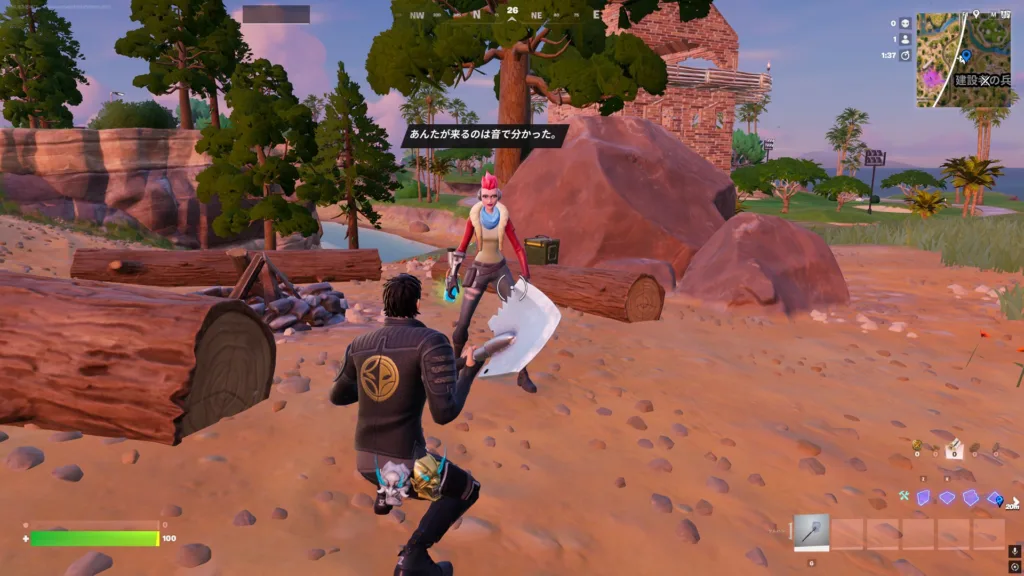Switch to build mode crossed-tools icon
1024x576 pixels.
(904, 496)
